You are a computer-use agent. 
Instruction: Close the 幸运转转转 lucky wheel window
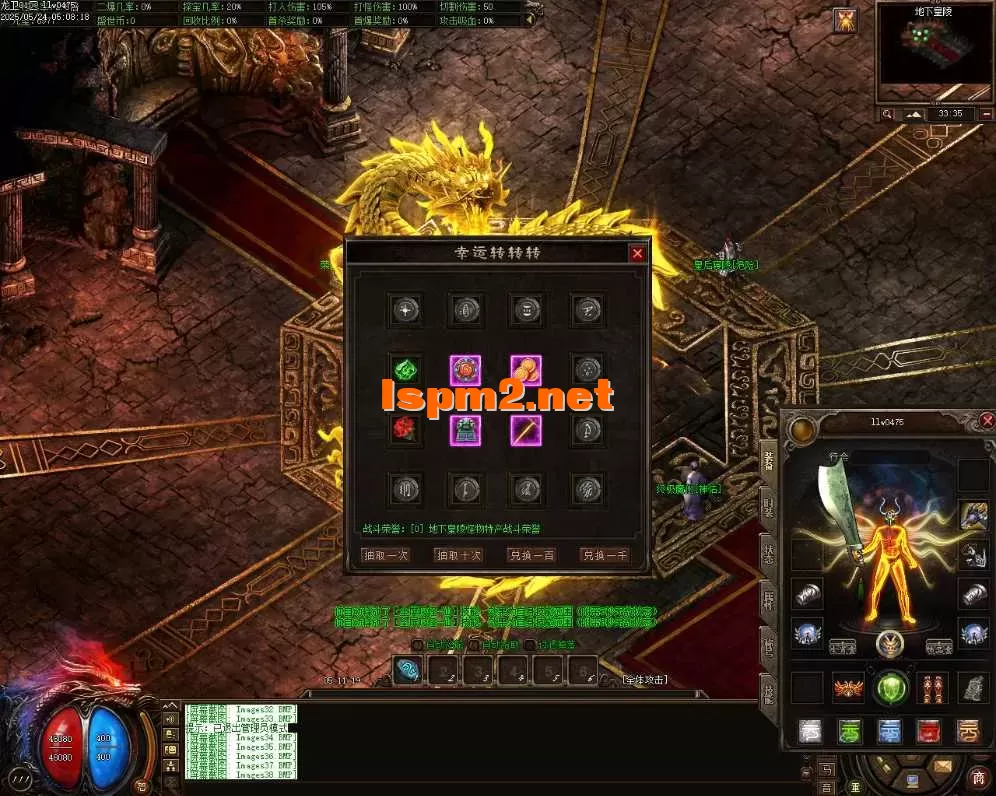(637, 254)
